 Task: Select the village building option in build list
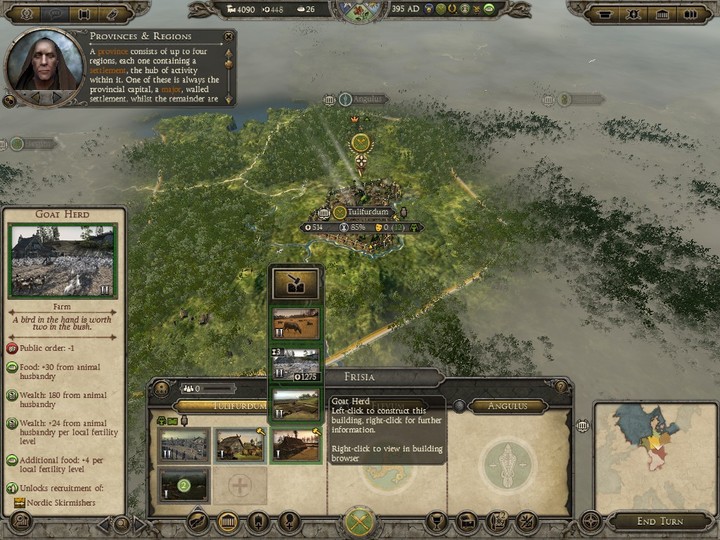(x=296, y=363)
